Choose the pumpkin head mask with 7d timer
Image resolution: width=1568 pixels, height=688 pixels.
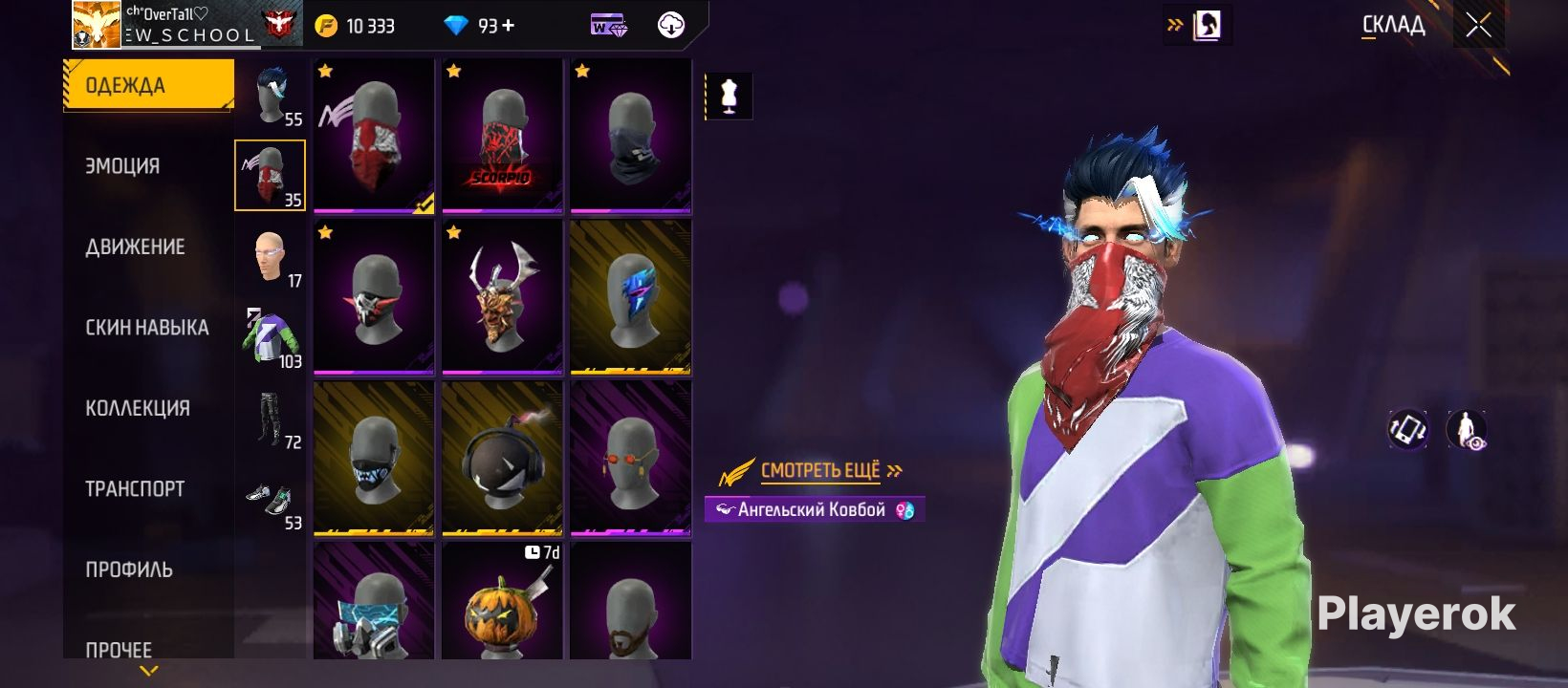coord(502,602)
